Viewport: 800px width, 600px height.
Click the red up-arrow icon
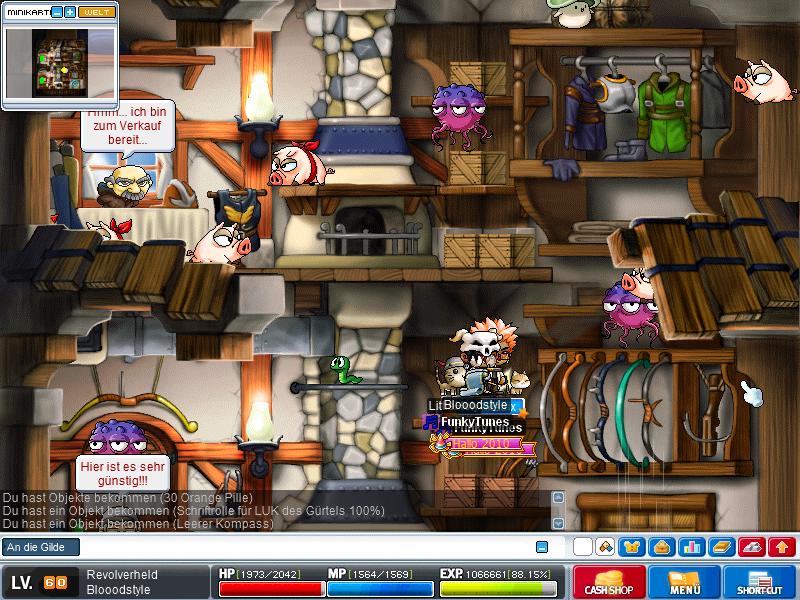pos(782,547)
